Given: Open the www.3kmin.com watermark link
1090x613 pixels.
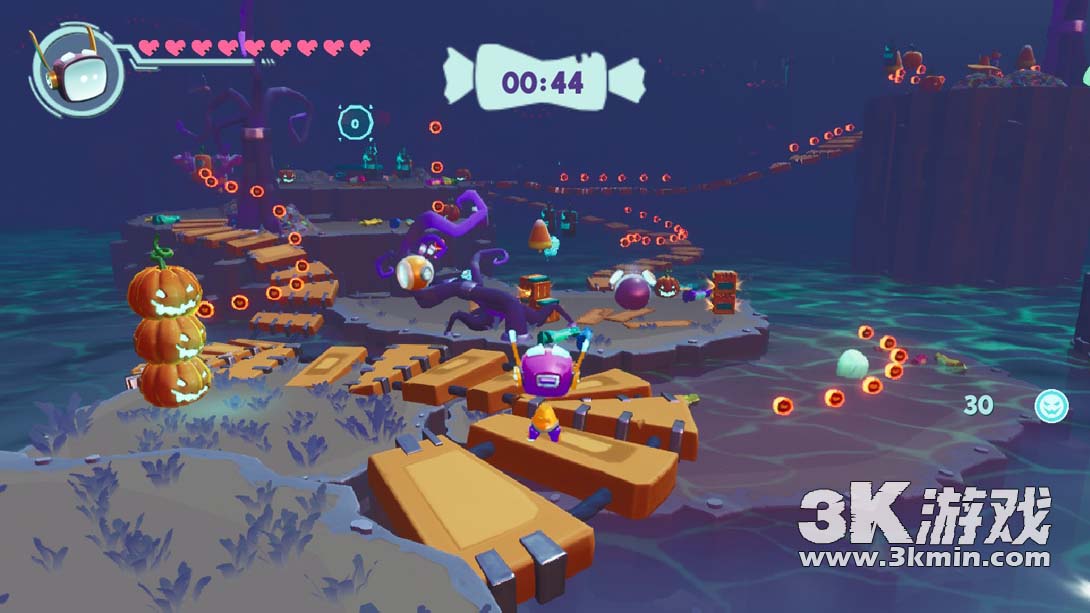Looking at the screenshot, I should pyautogui.click(x=923, y=557).
